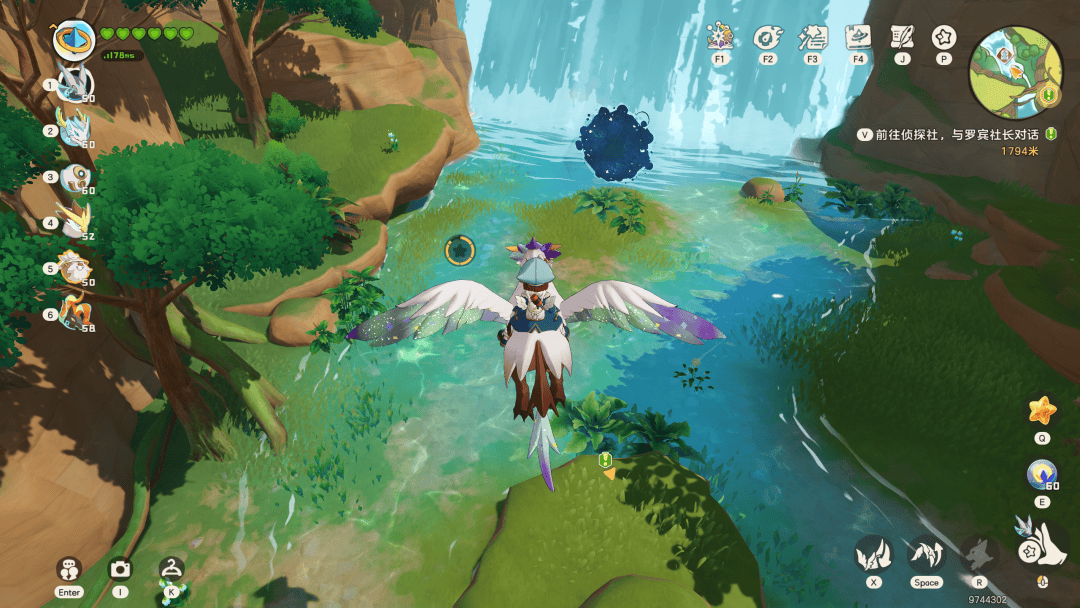Activate the blue leaf orb skill
This screenshot has width=1080, height=608.
click(x=1042, y=474)
